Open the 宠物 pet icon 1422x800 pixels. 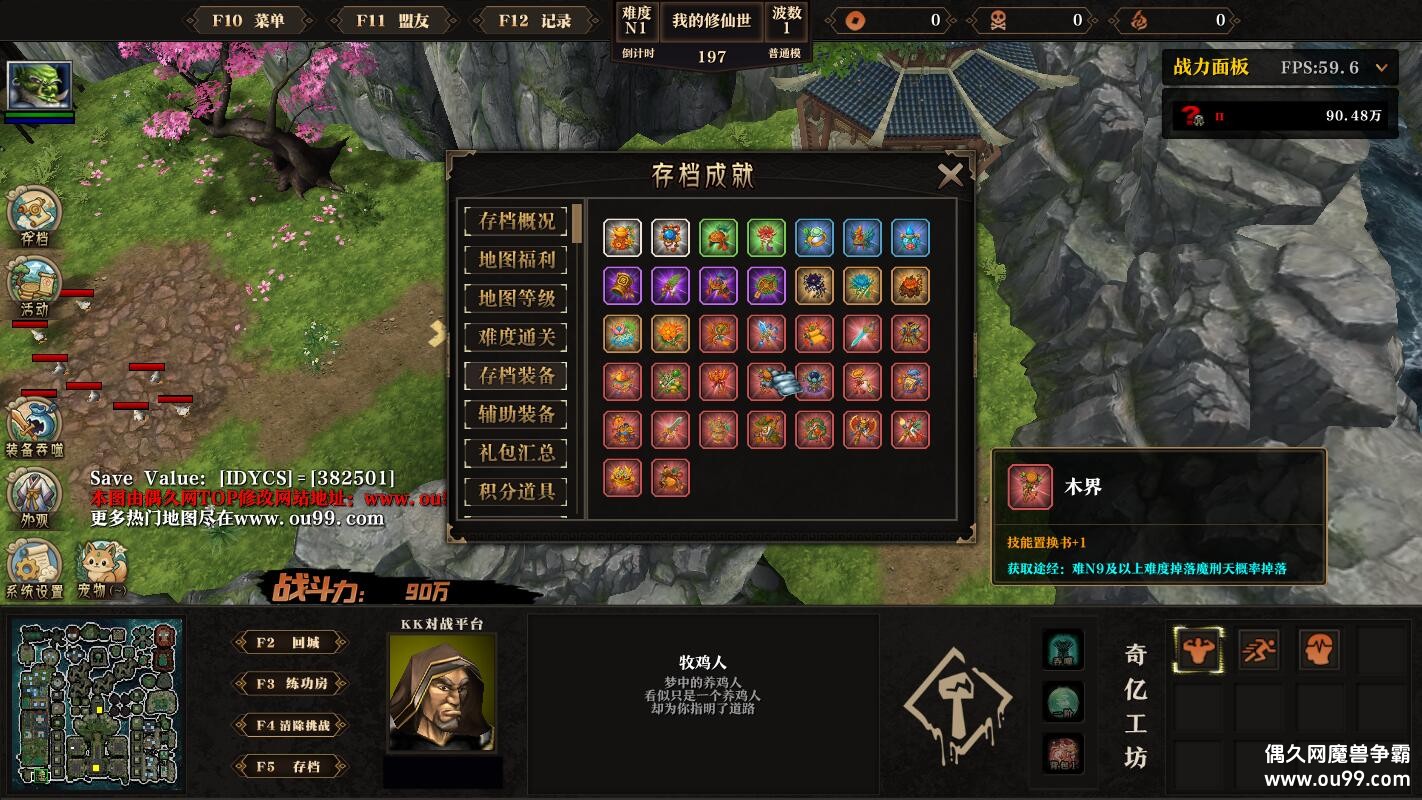(x=102, y=567)
